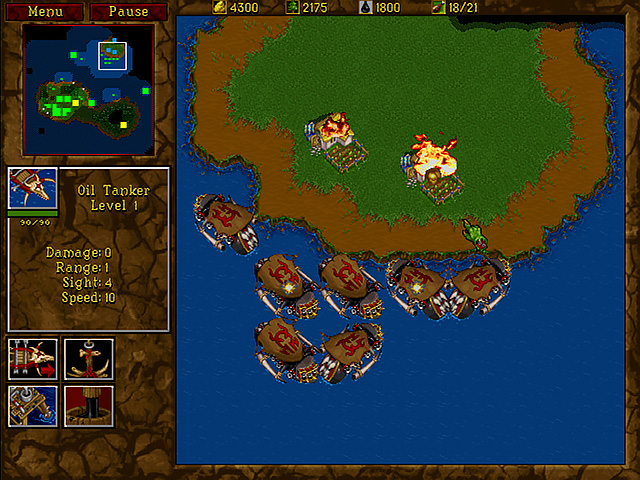Pause the game with the Pause button
The height and width of the screenshot is (480, 640).
tap(128, 12)
